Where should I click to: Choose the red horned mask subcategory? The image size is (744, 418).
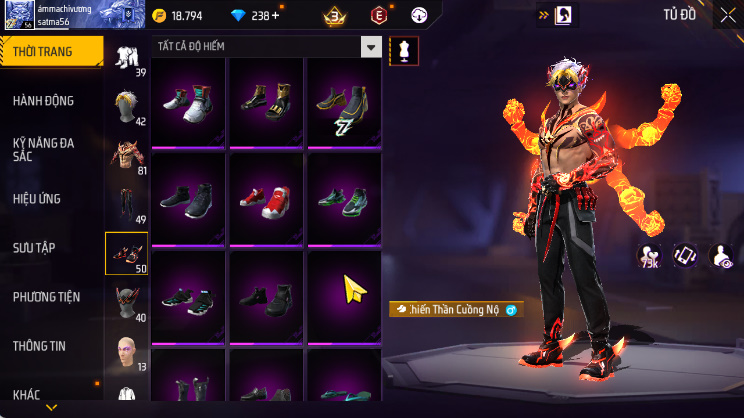tap(127, 302)
